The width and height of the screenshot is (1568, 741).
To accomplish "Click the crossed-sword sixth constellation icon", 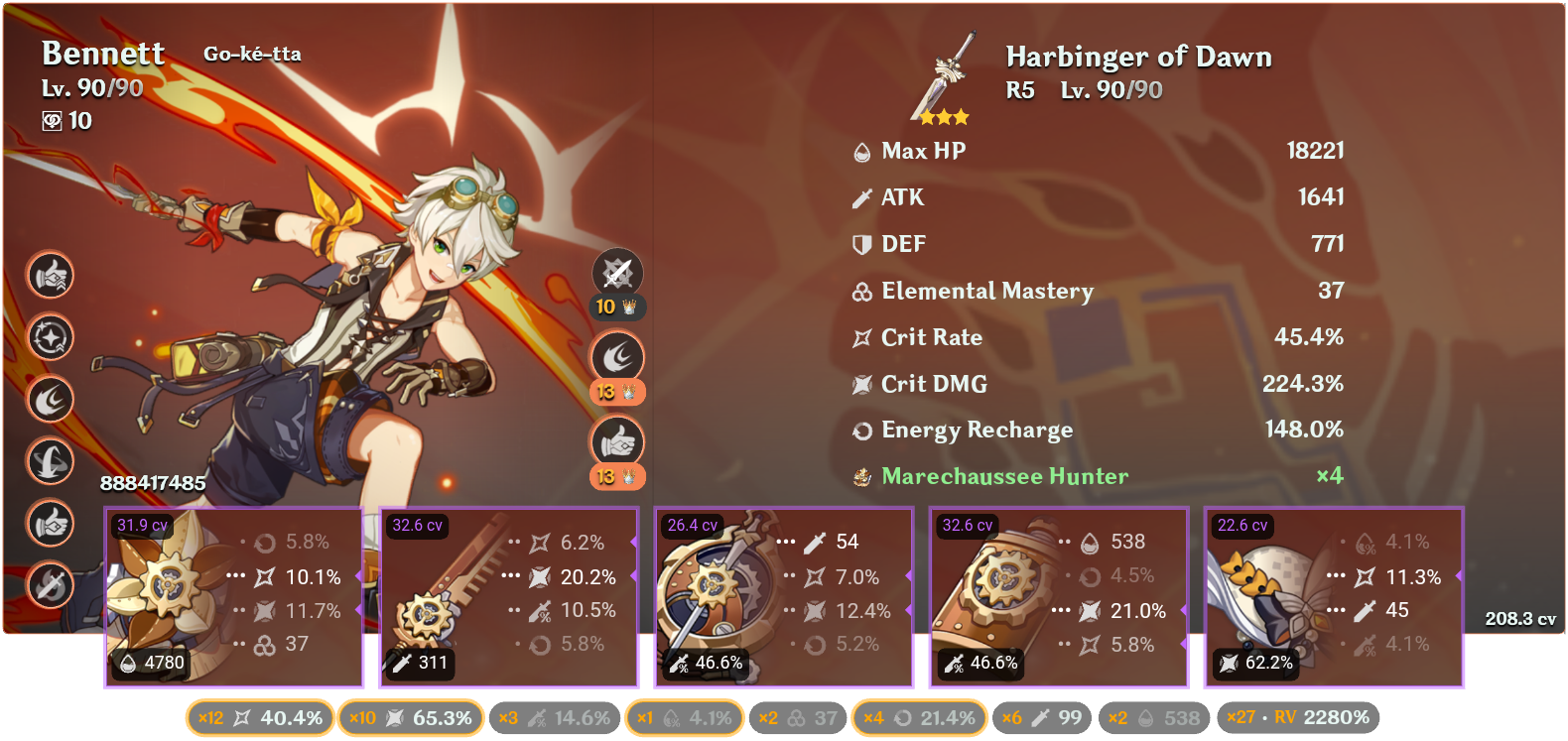I will [x=51, y=585].
